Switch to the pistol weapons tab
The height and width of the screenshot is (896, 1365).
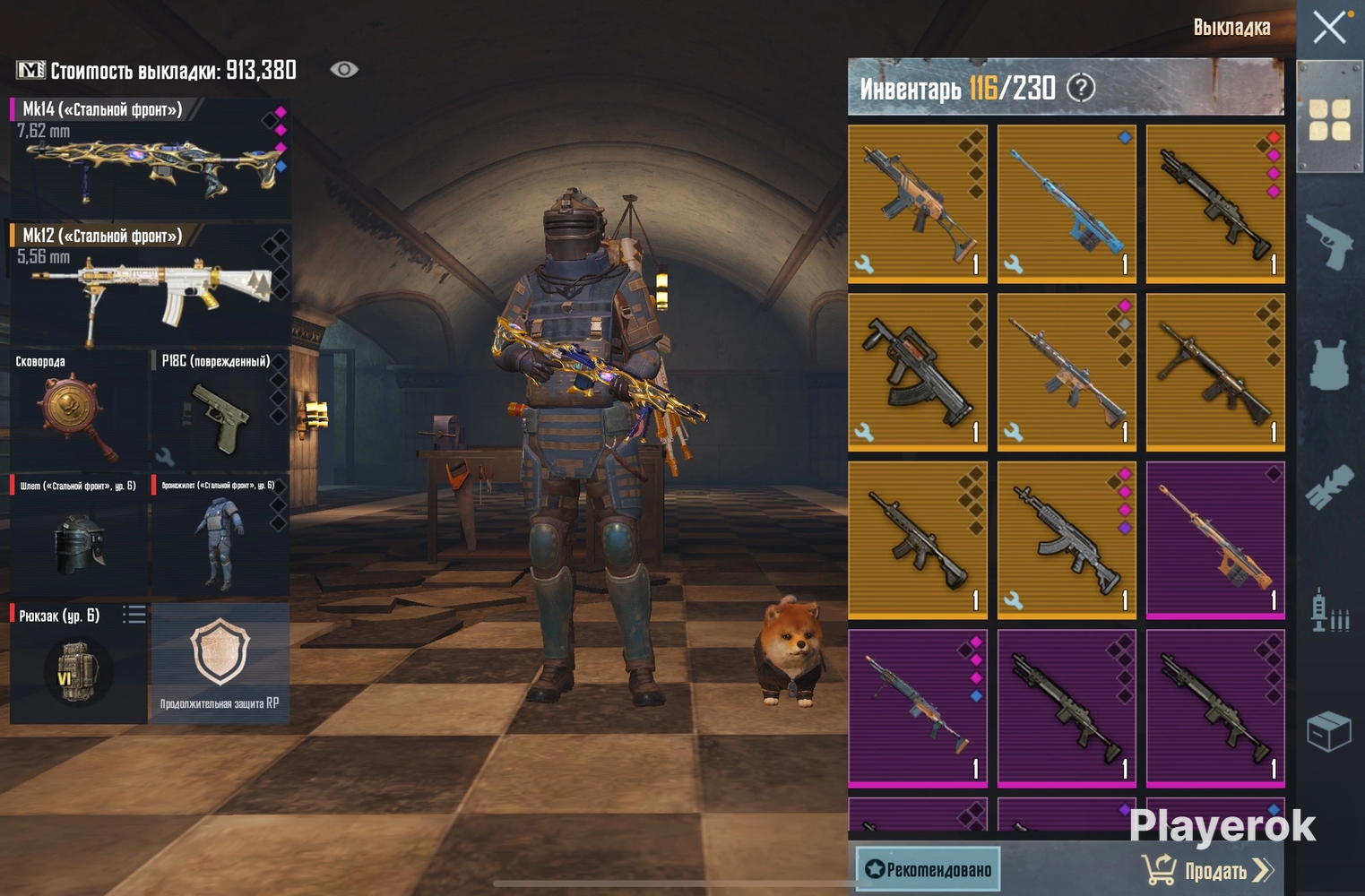coord(1330,240)
